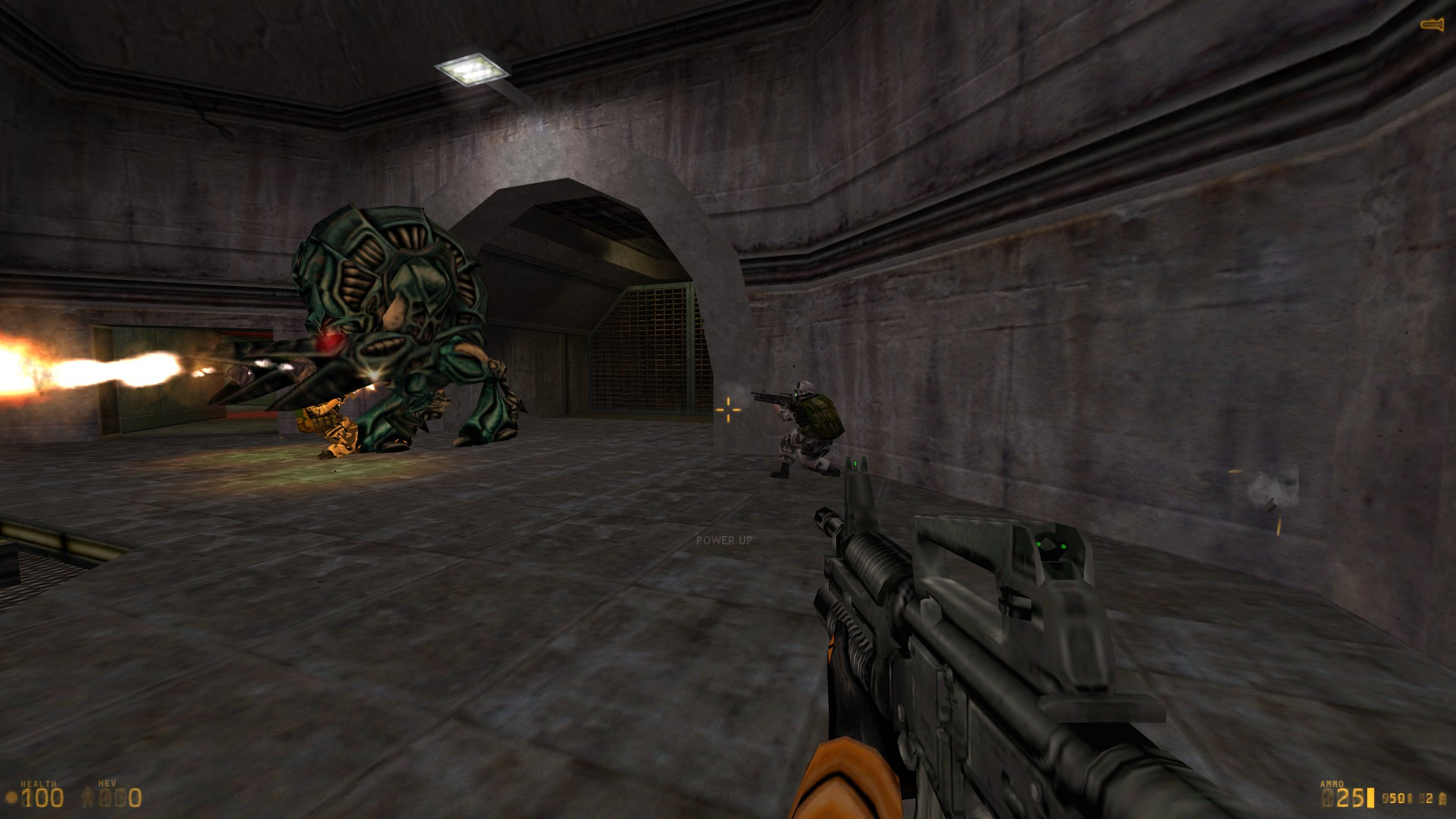Click the HEV label to expand suit details
Screen dimensions: 1456x819
click(x=107, y=783)
